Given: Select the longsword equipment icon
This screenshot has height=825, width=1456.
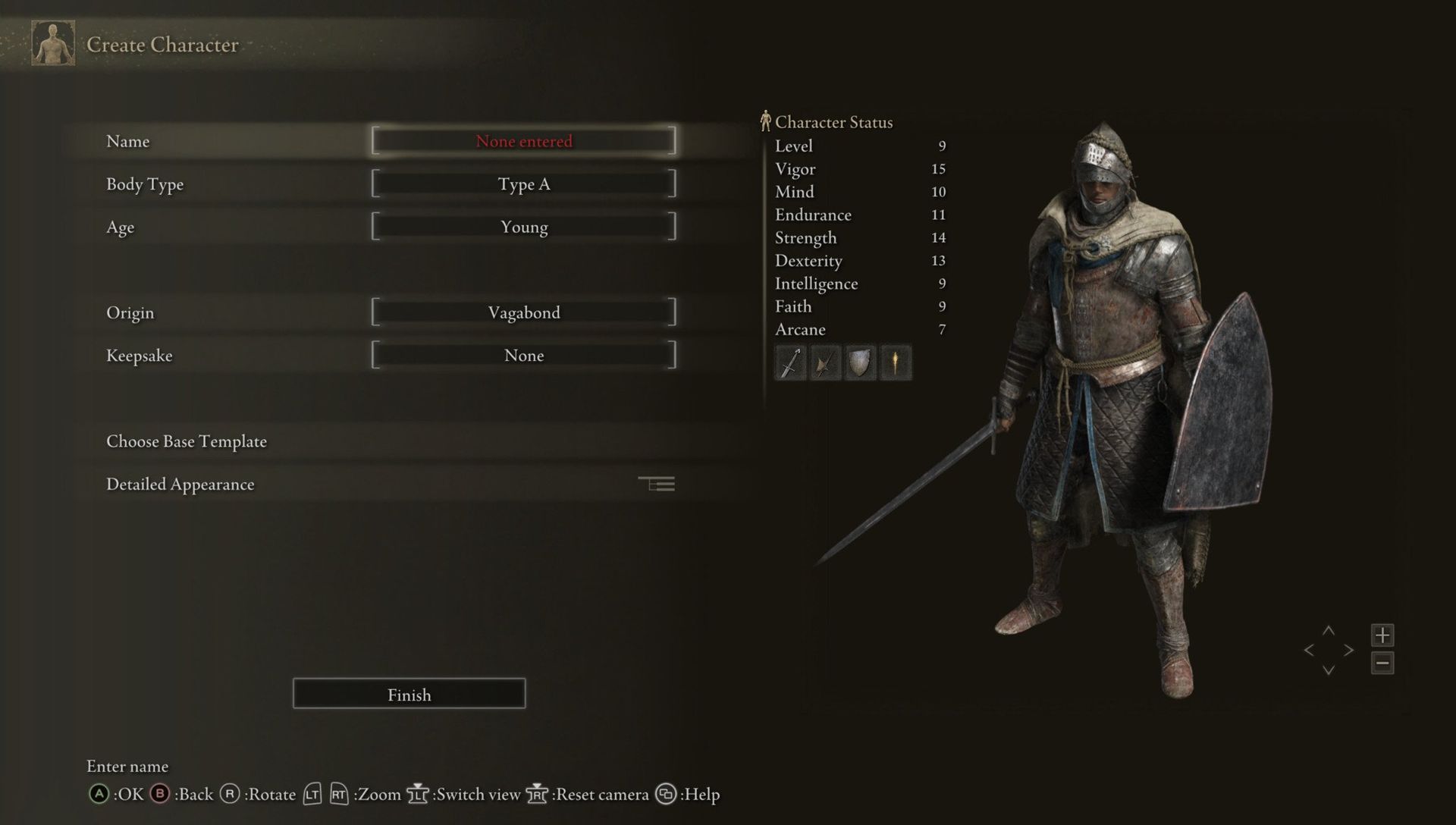Looking at the screenshot, I should pos(789,362).
